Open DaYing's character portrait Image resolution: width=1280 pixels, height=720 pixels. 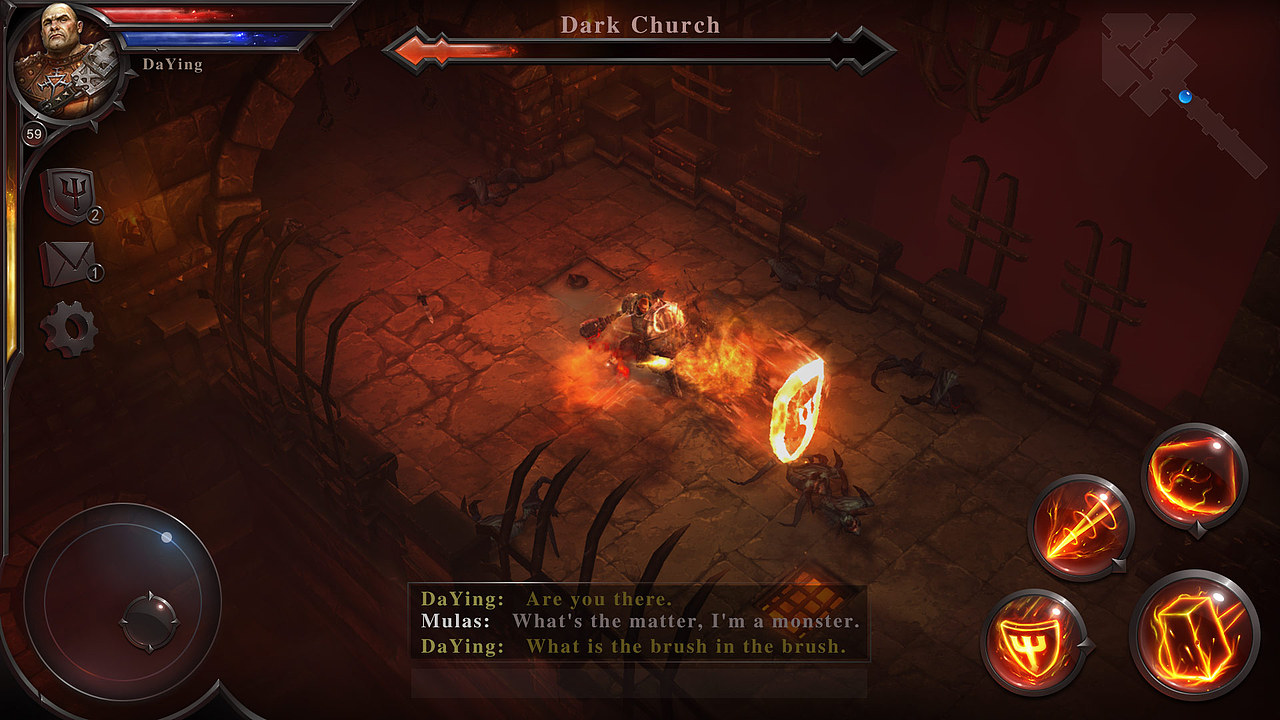66,62
